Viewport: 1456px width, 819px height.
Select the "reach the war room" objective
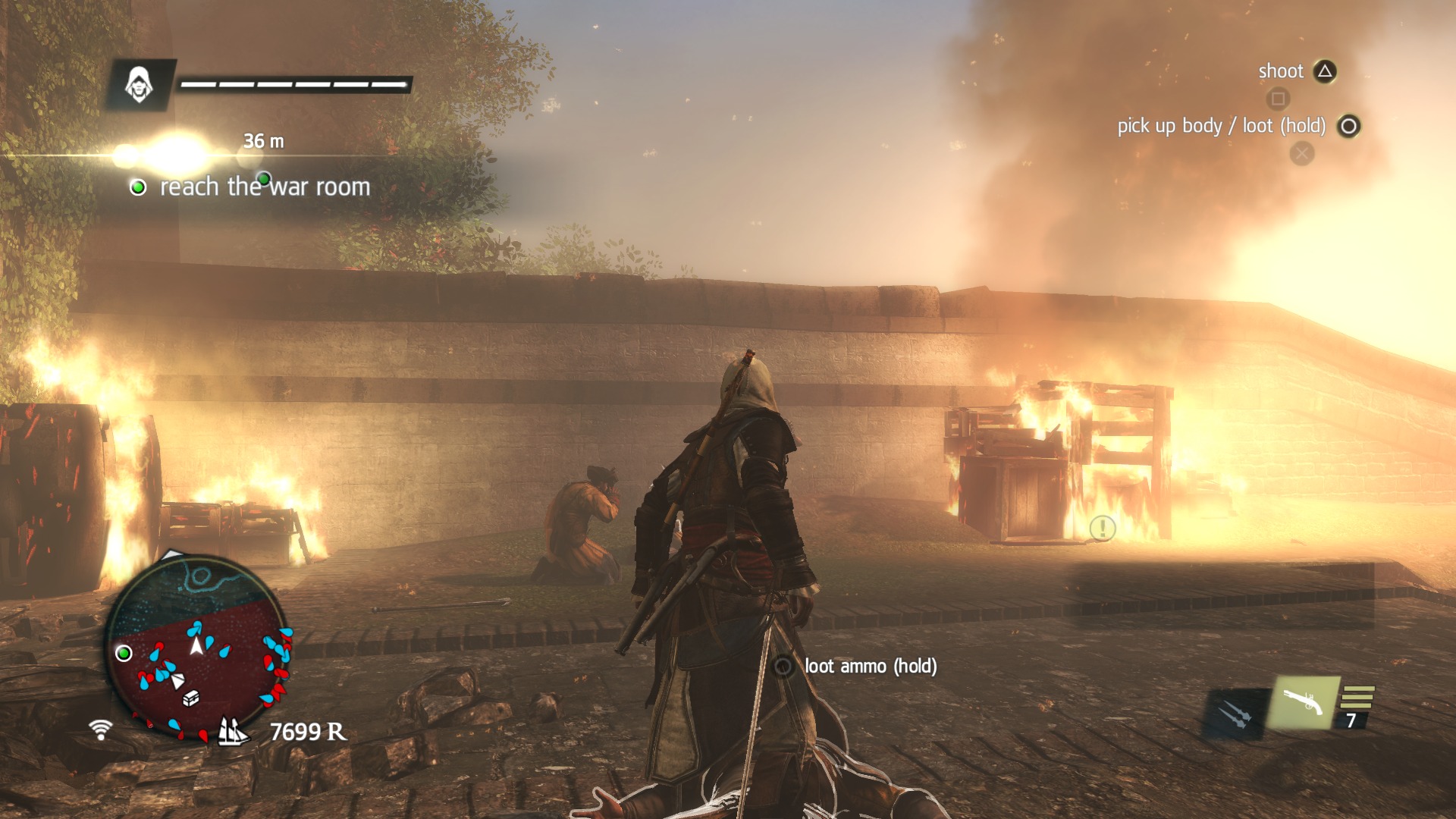pos(264,187)
